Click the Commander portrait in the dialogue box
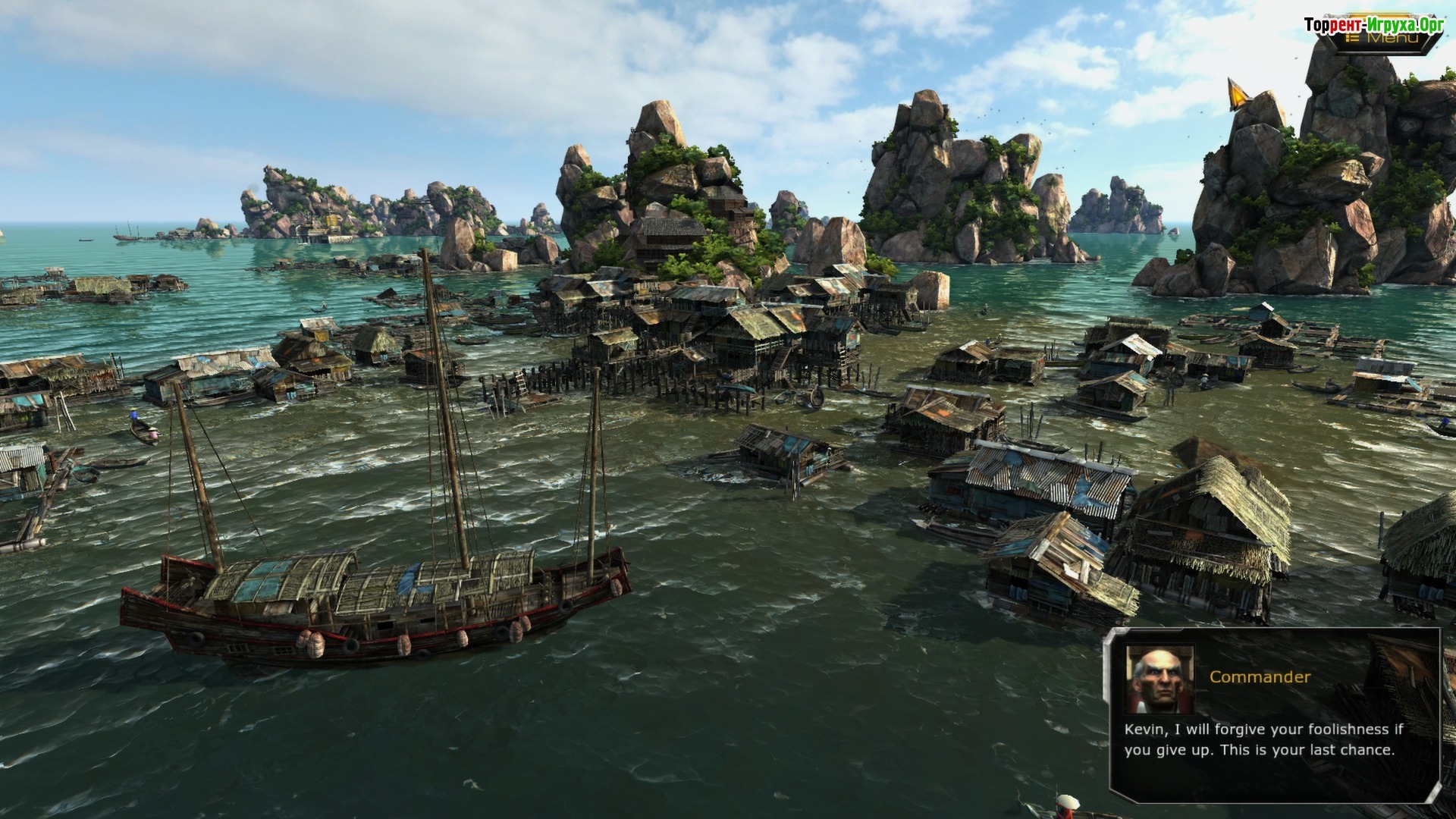 (1159, 679)
